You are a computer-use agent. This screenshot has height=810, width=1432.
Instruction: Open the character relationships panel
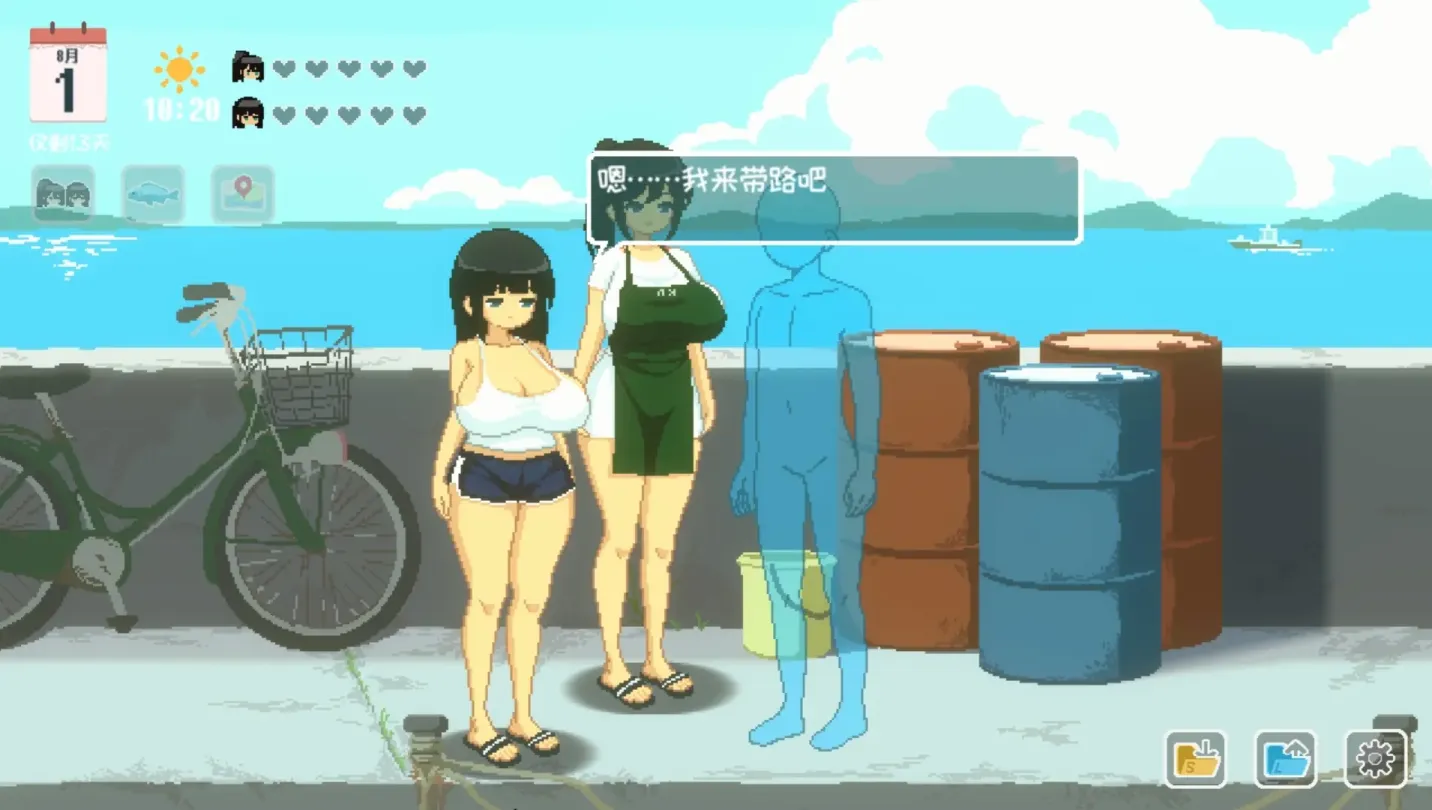point(63,194)
